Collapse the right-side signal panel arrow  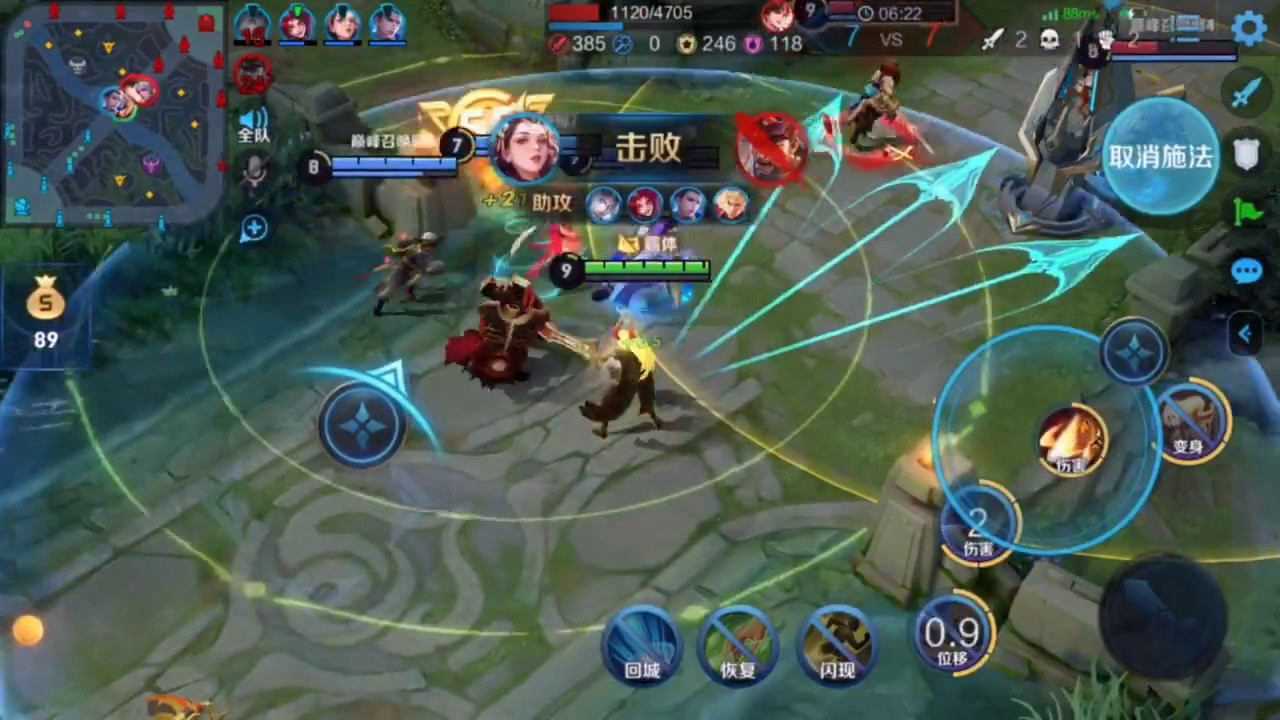[x=1245, y=334]
